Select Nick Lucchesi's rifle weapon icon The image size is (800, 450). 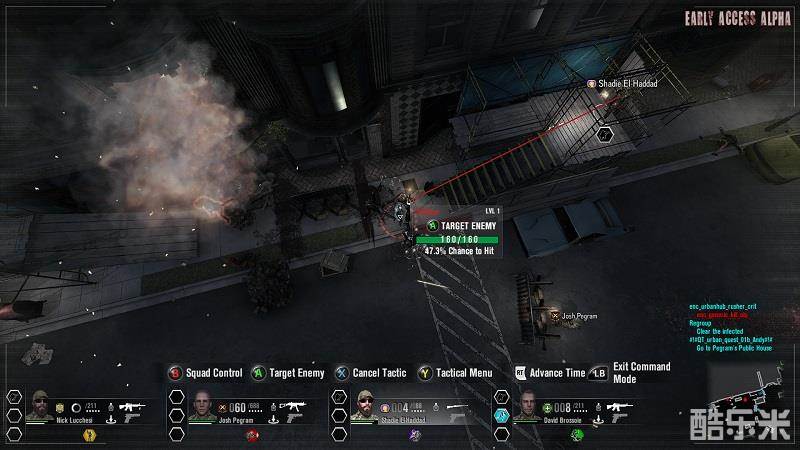pos(132,407)
